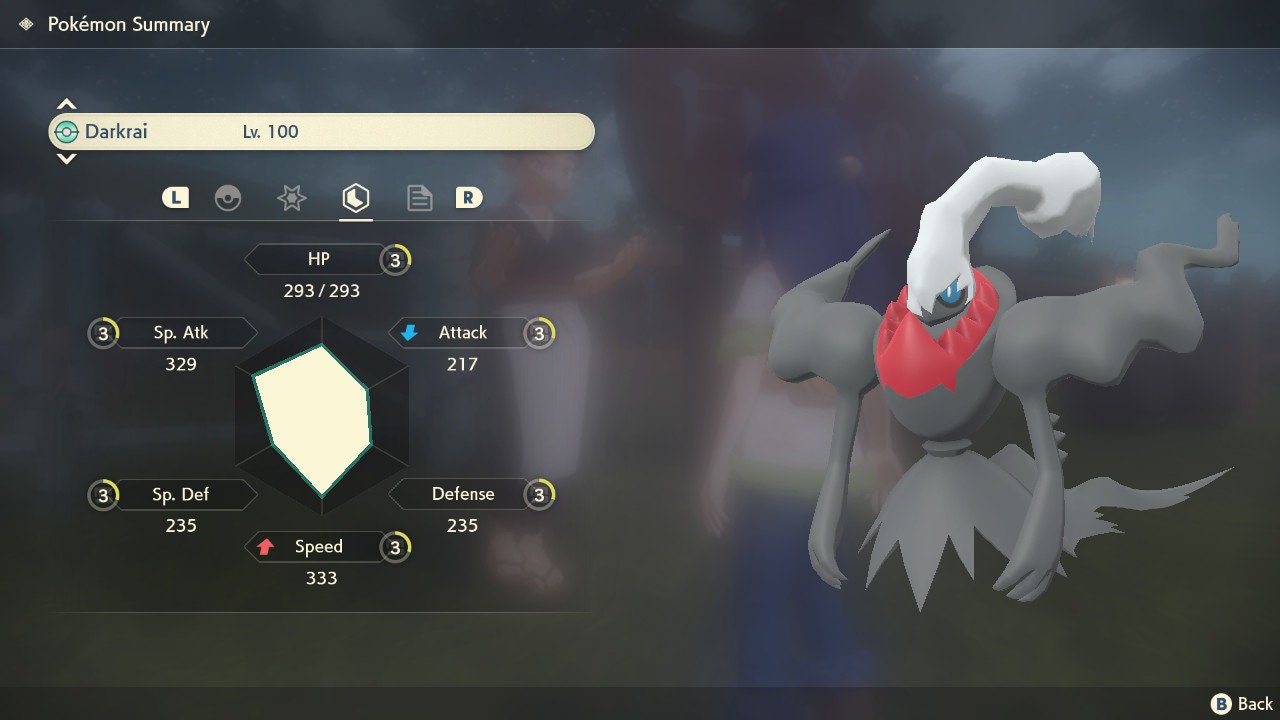
Task: Open the starburst moves tab
Action: tap(291, 198)
